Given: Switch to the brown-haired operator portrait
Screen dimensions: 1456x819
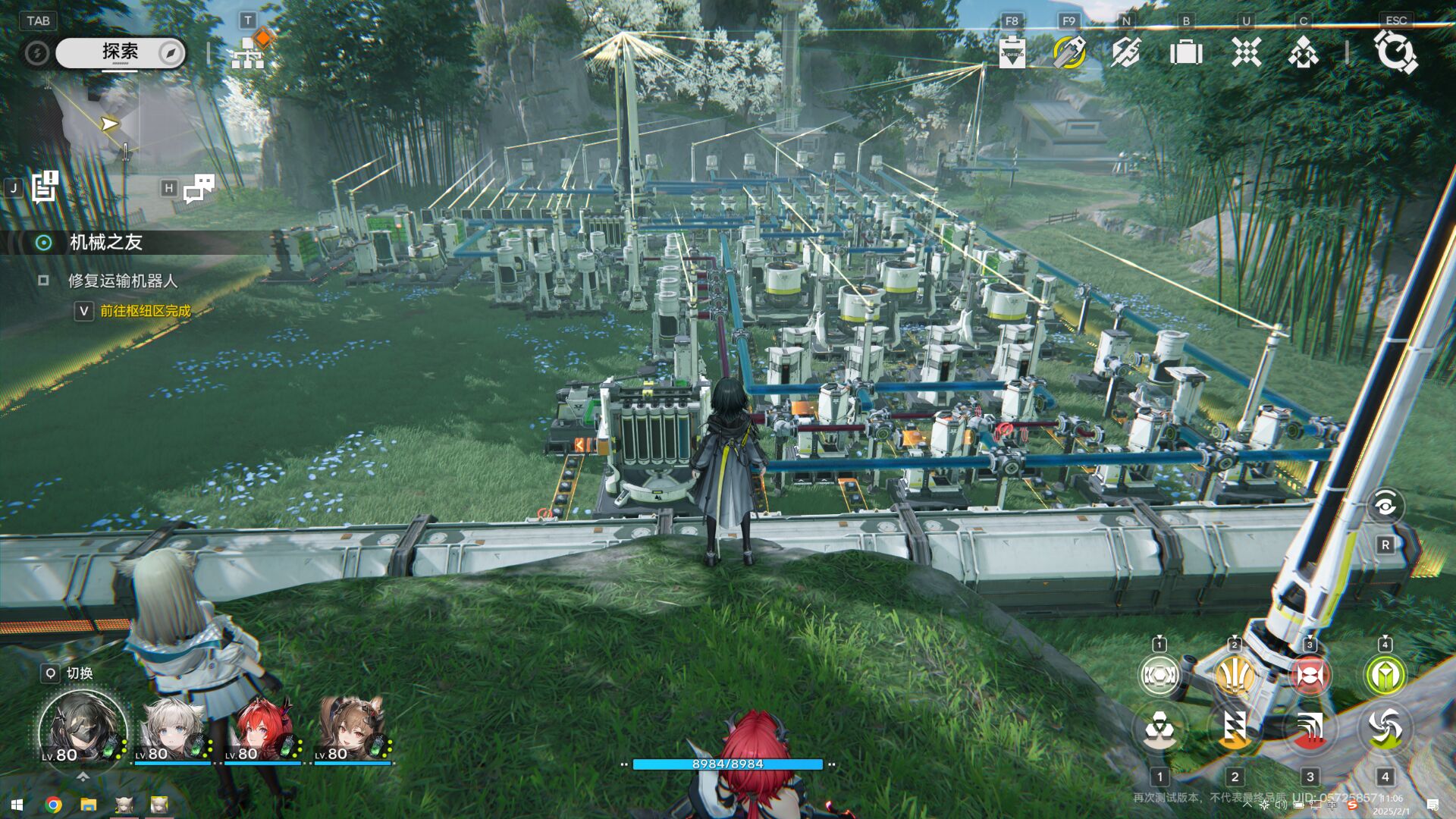Looking at the screenshot, I should coord(351,730).
